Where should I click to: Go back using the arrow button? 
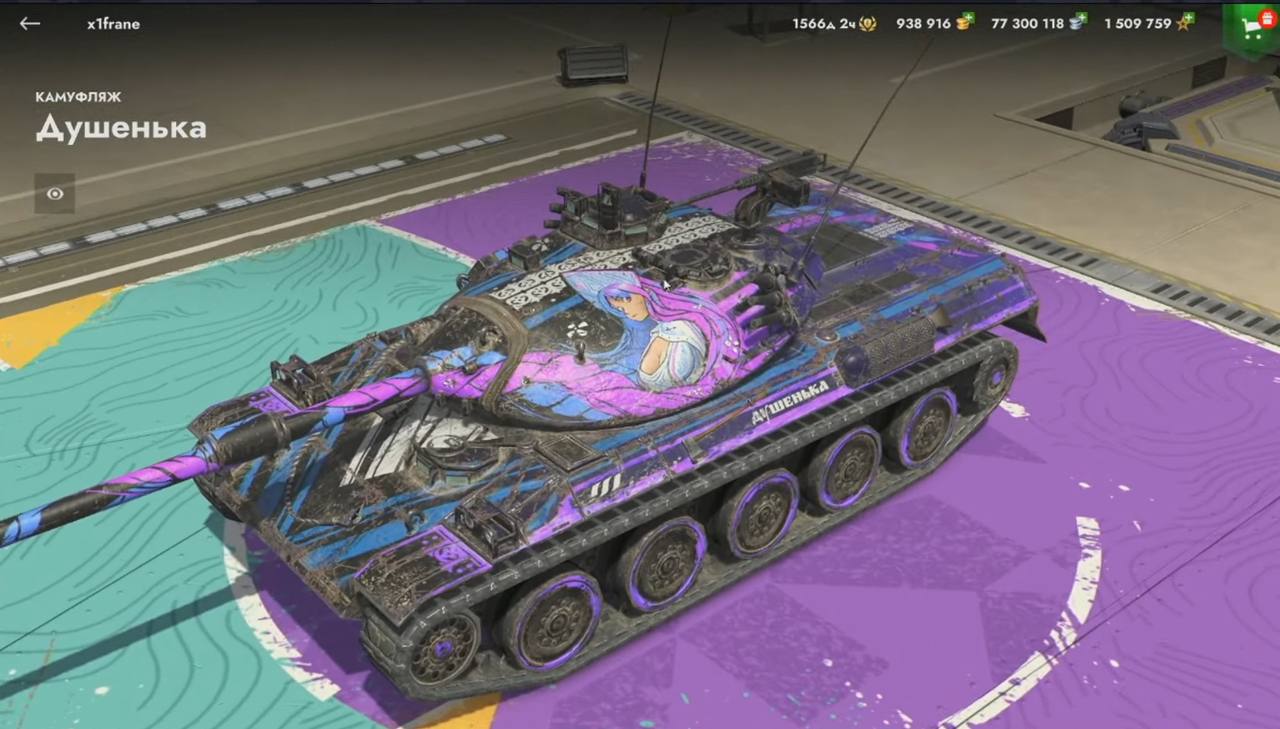click(x=30, y=23)
